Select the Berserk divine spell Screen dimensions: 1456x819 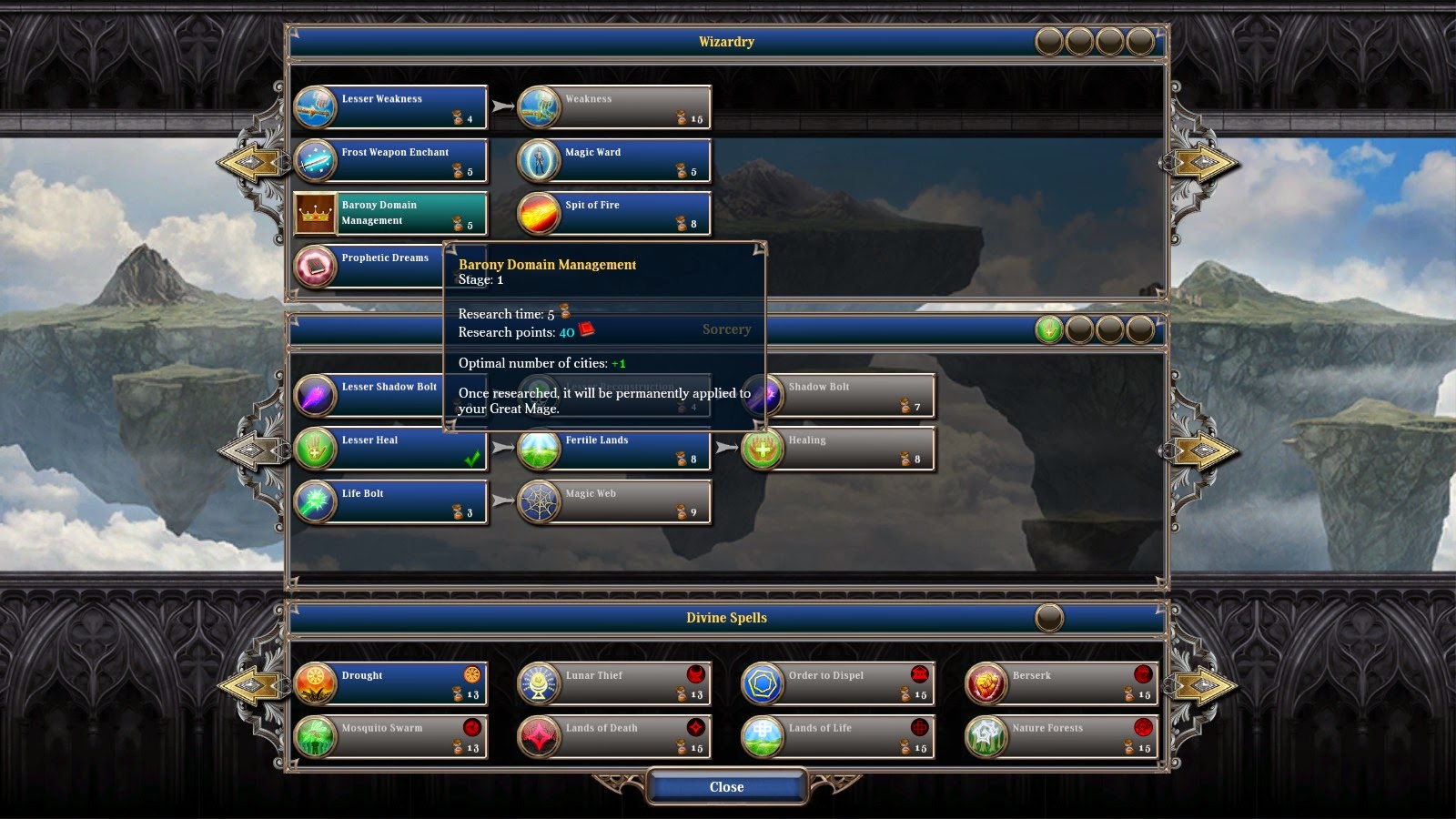[x=1061, y=683]
